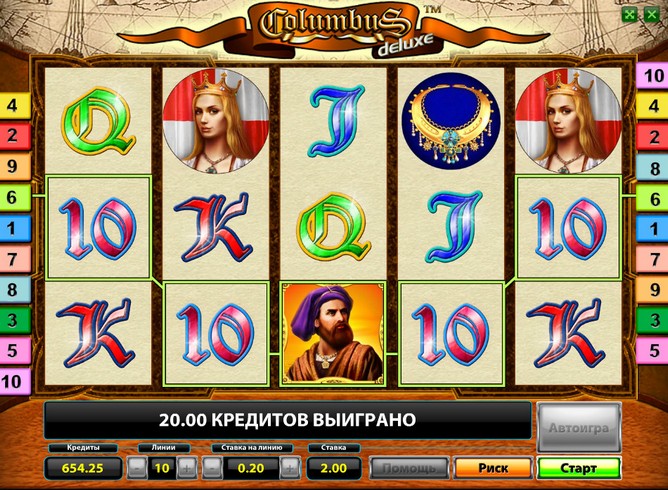Lower the bet per line (Ставка на линию)

coord(213,467)
